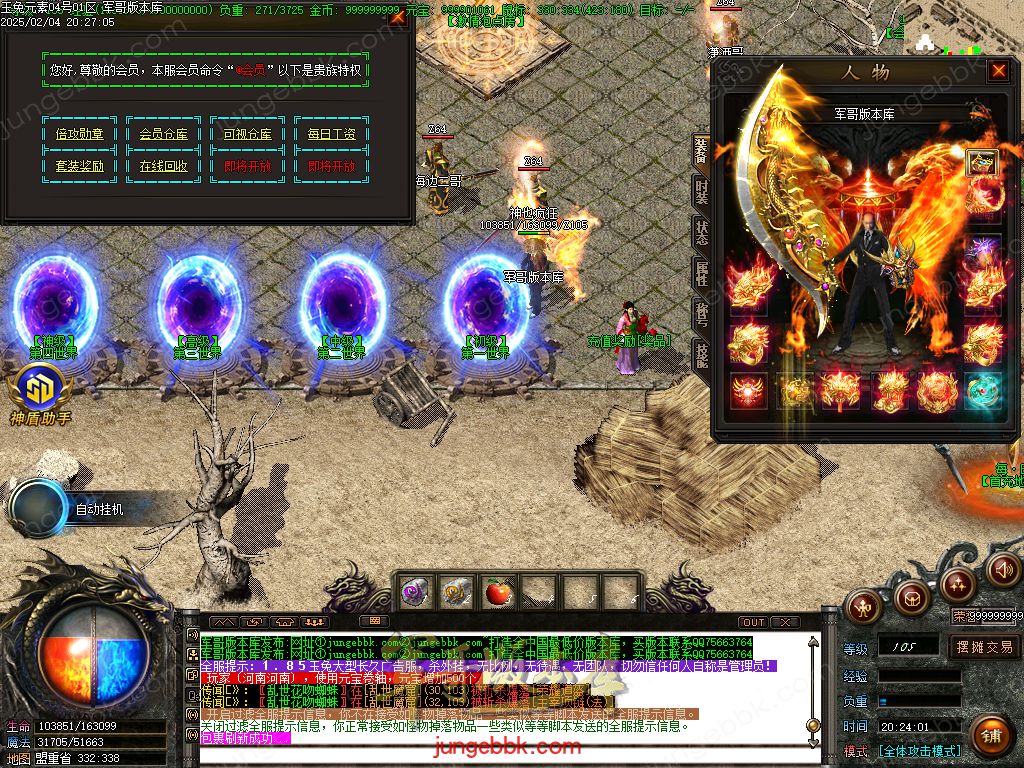Viewport: 1024px width, 768px height.
Task: Select the 套装奖励 set reward option
Action: click(x=79, y=166)
